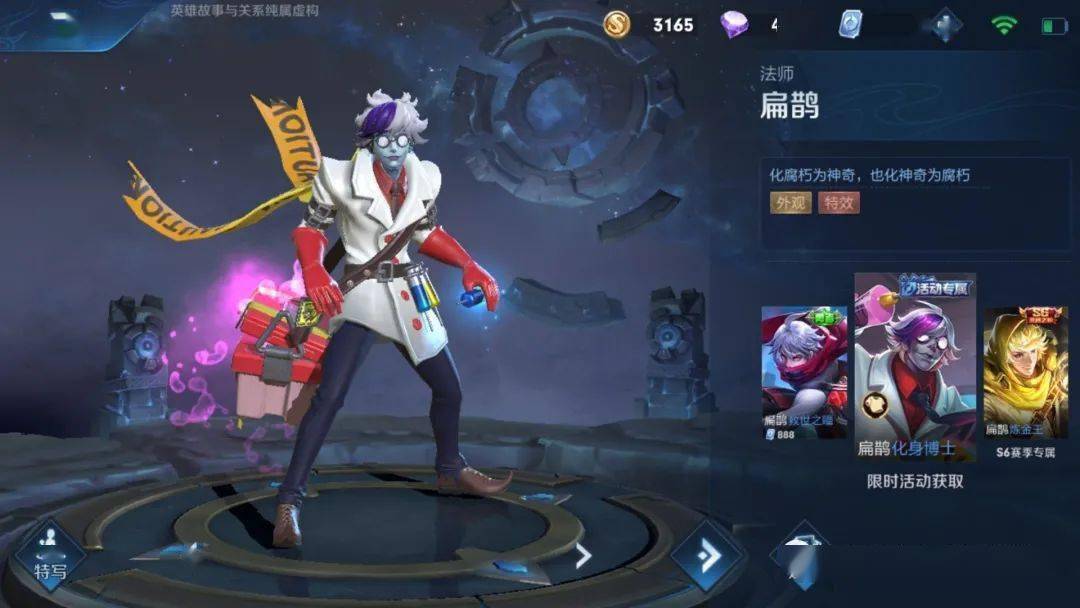
Task: Click the 外观 appearance tag
Action: (790, 203)
